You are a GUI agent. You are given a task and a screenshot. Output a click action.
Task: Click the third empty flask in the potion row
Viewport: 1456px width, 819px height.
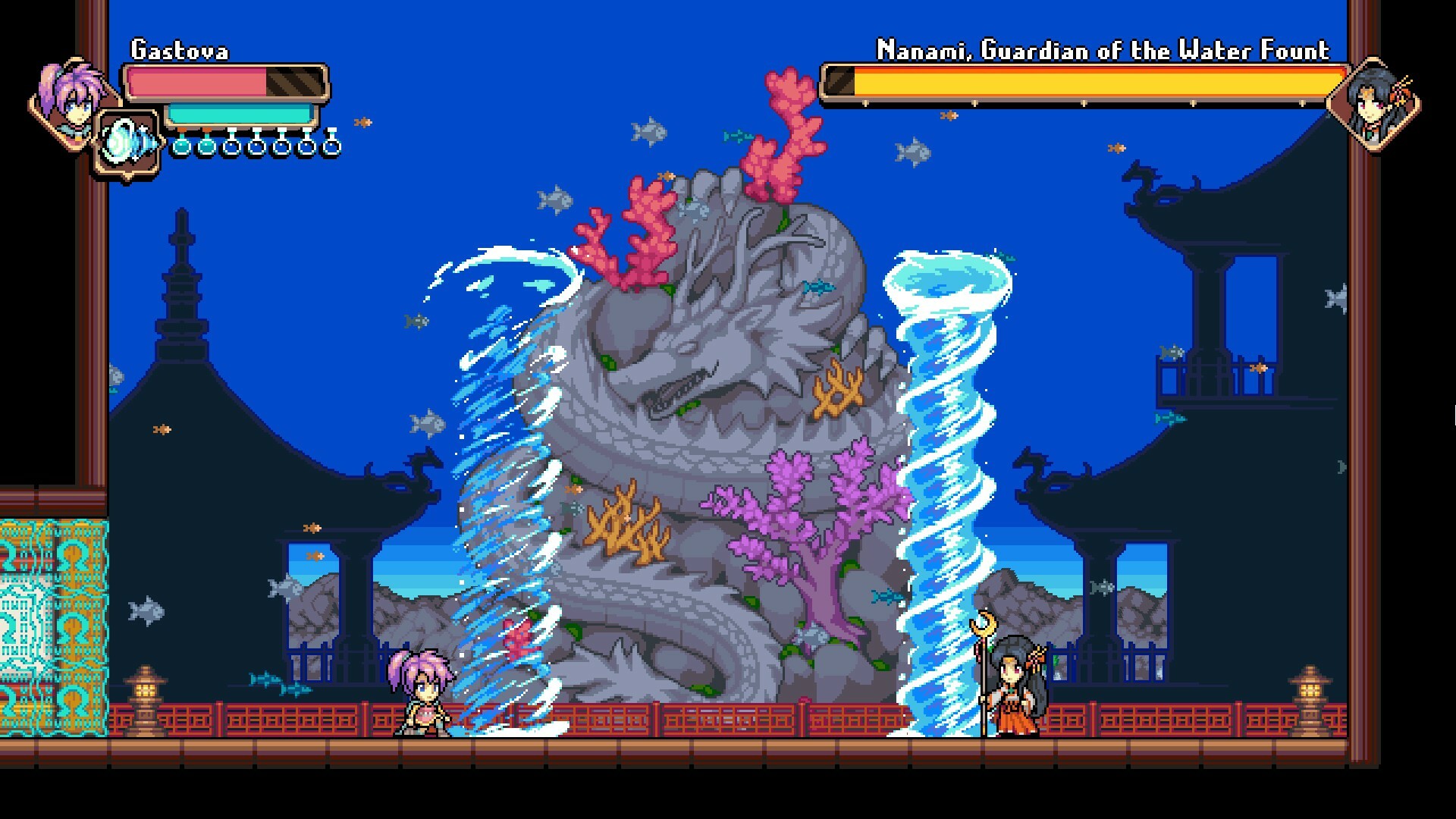pos(282,146)
